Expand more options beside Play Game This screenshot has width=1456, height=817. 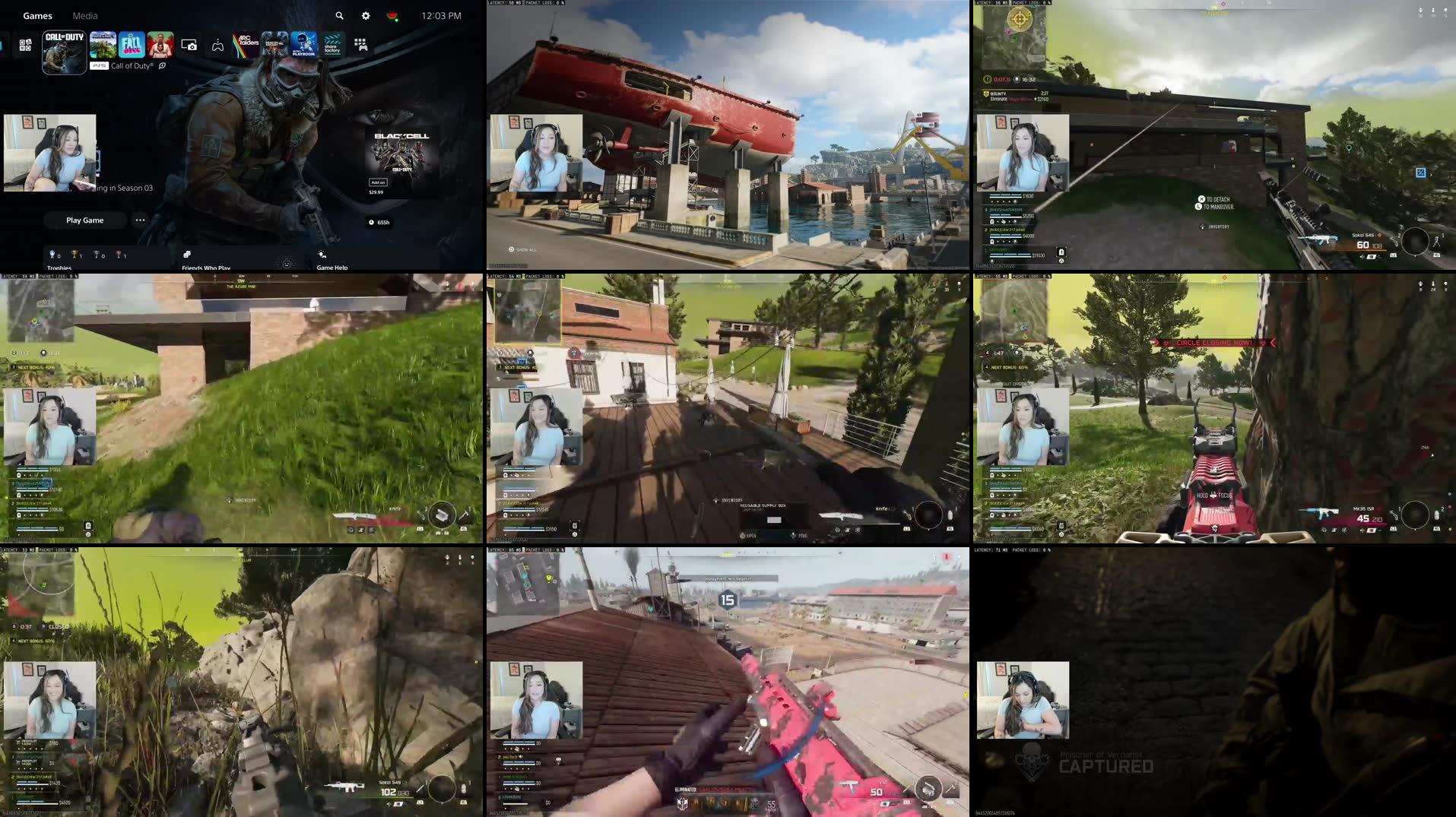[141, 220]
